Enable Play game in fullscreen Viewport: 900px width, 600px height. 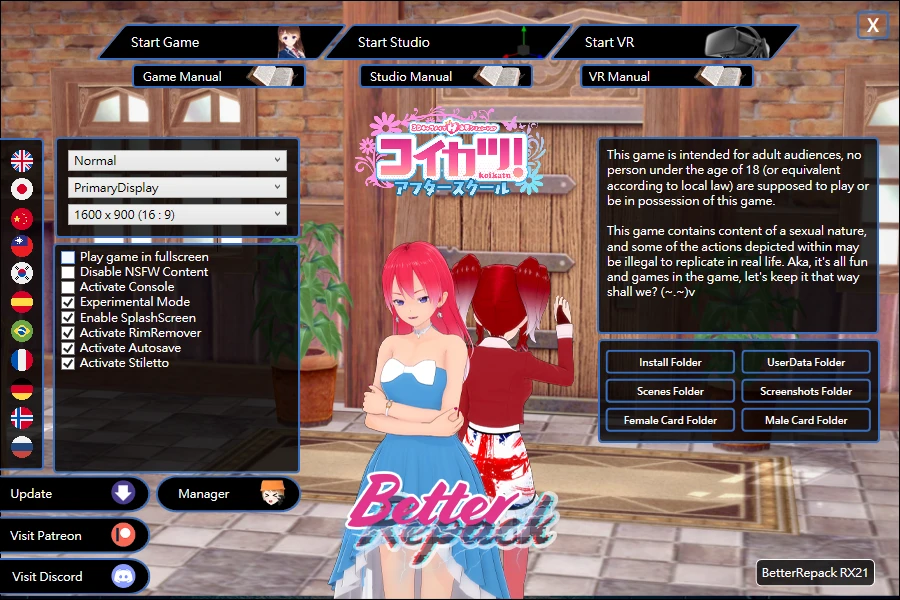click(68, 257)
